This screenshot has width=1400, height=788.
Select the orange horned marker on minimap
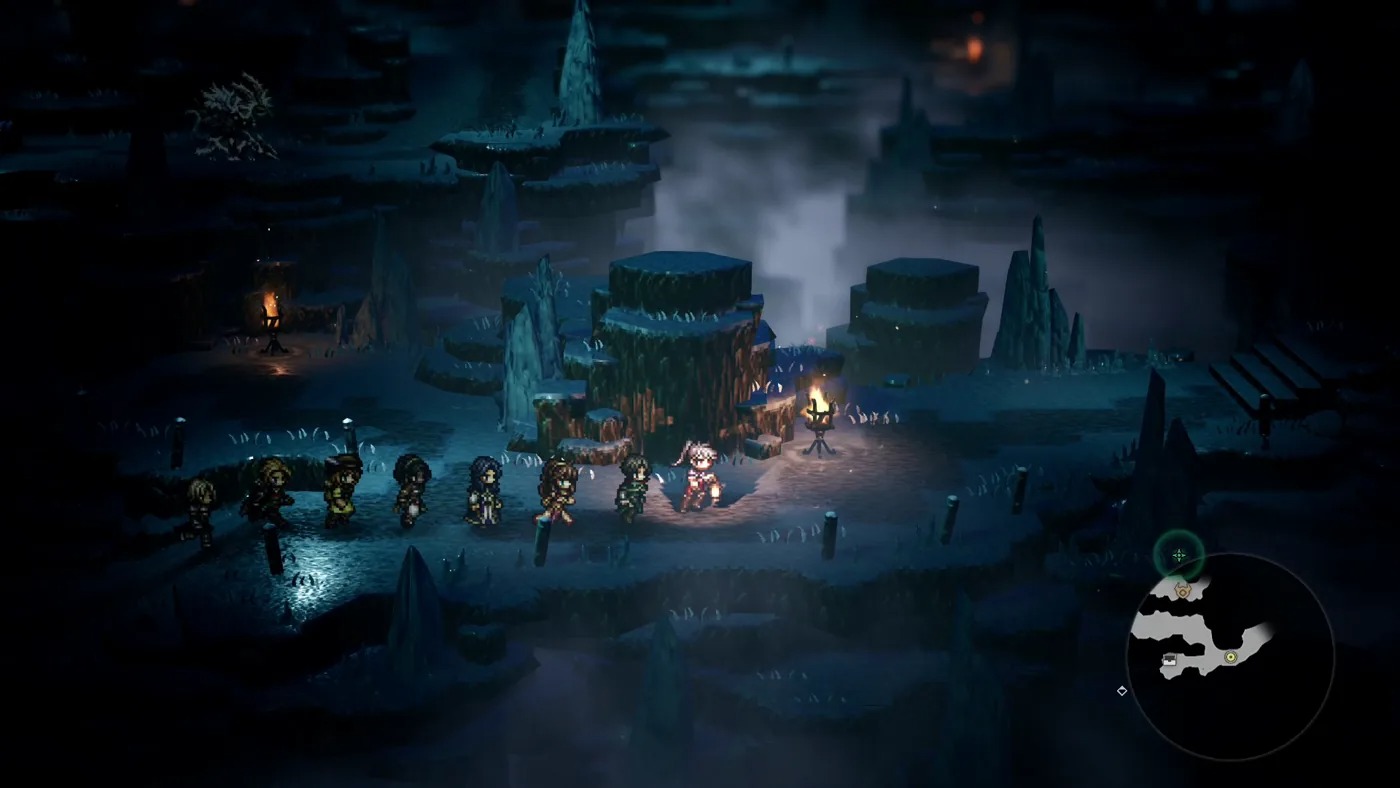click(x=1184, y=590)
